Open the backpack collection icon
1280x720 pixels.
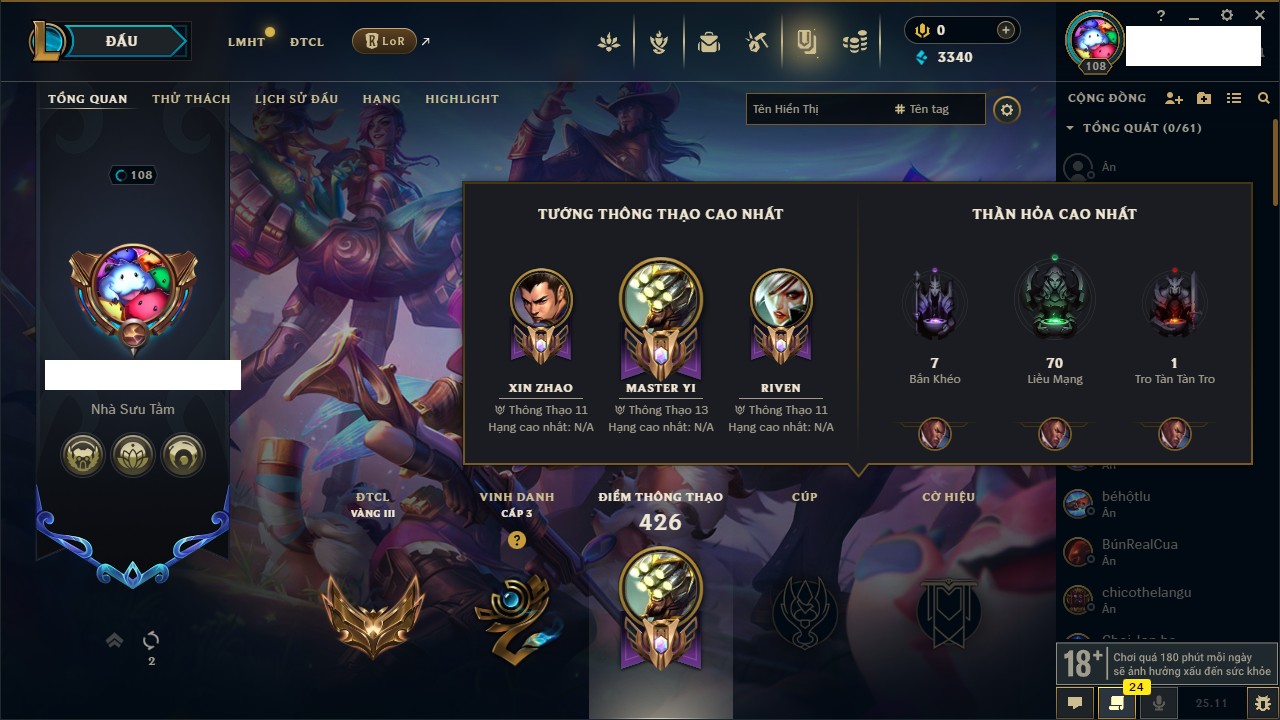pyautogui.click(x=709, y=42)
